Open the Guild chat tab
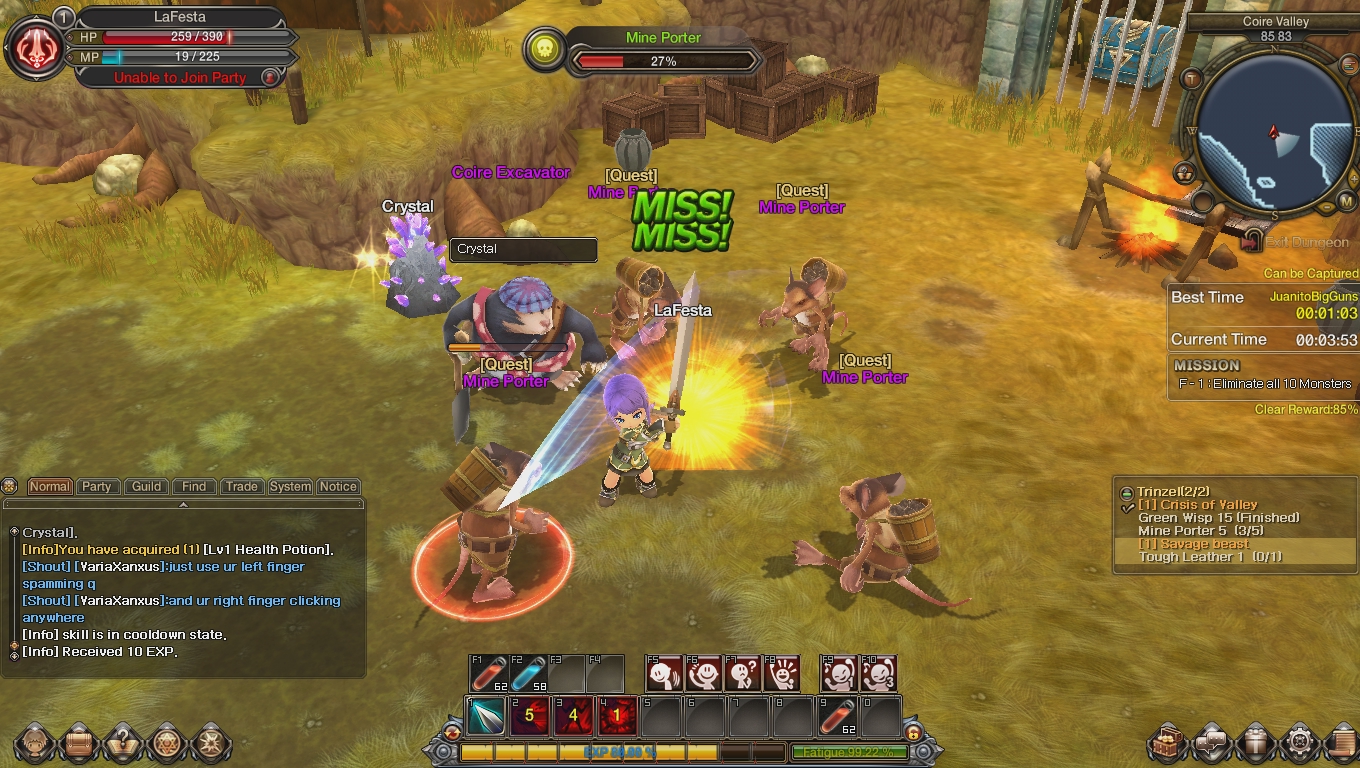The height and width of the screenshot is (768, 1360). coord(146,487)
